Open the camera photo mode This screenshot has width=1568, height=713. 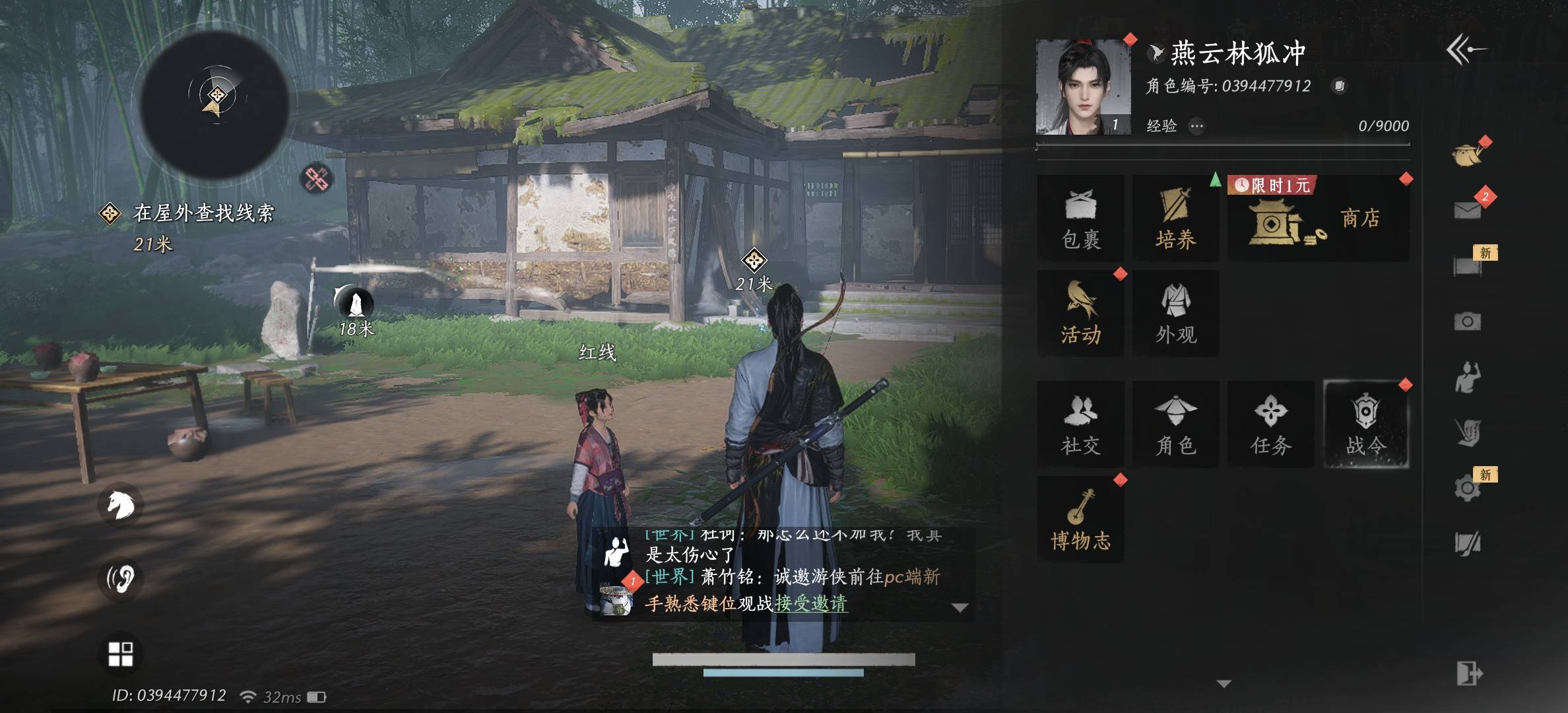tap(1467, 322)
